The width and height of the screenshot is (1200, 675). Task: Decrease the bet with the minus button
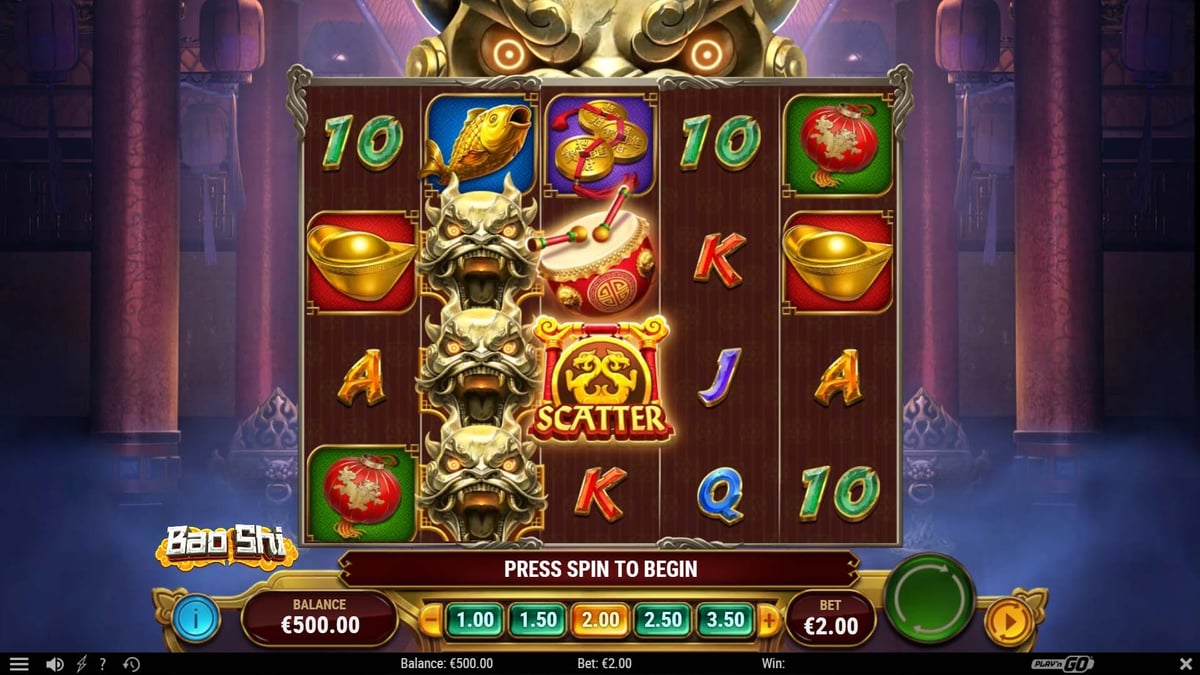tap(432, 620)
